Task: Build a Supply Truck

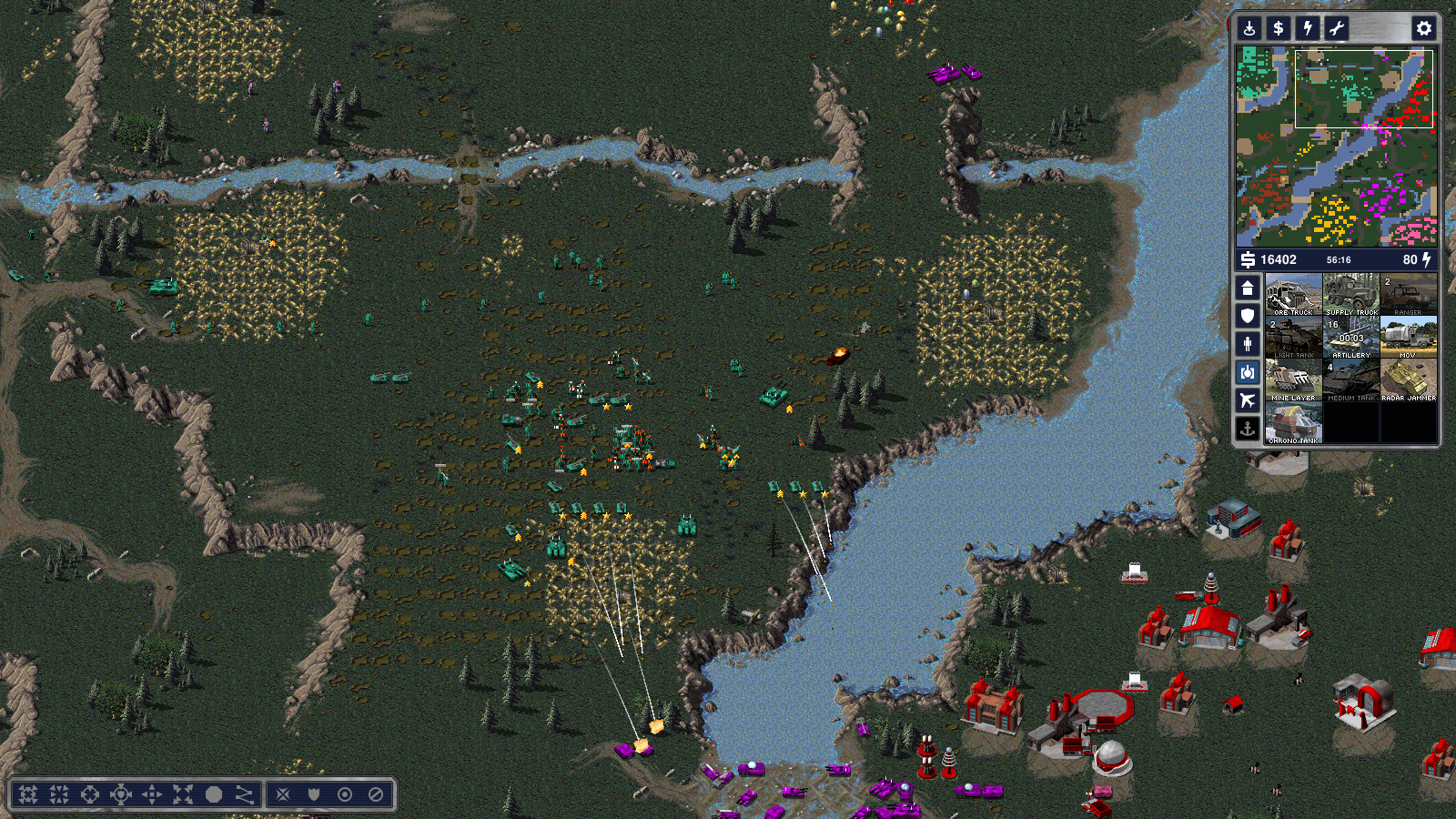Action: point(1351,295)
